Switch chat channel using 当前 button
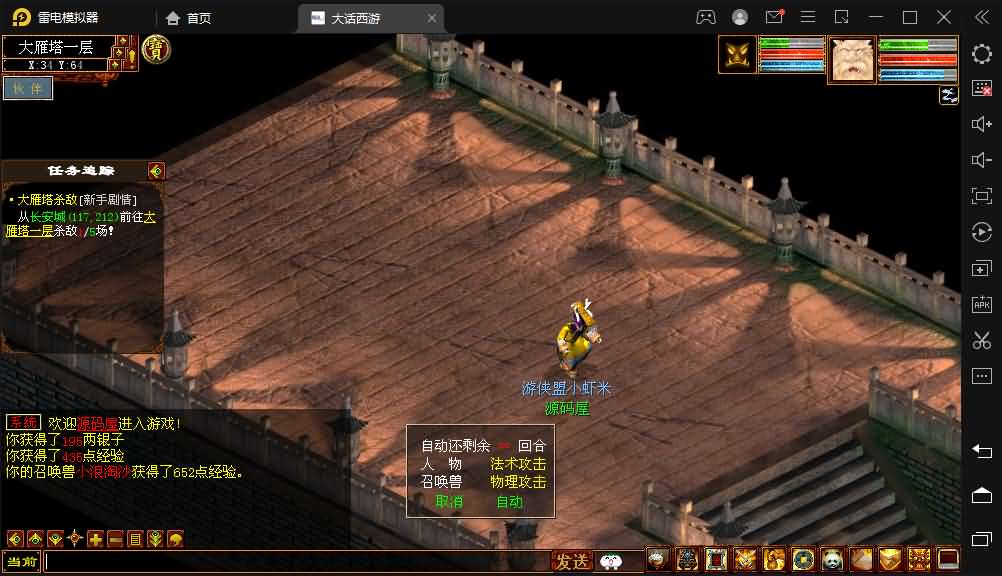The width and height of the screenshot is (1002, 576). click(21, 562)
